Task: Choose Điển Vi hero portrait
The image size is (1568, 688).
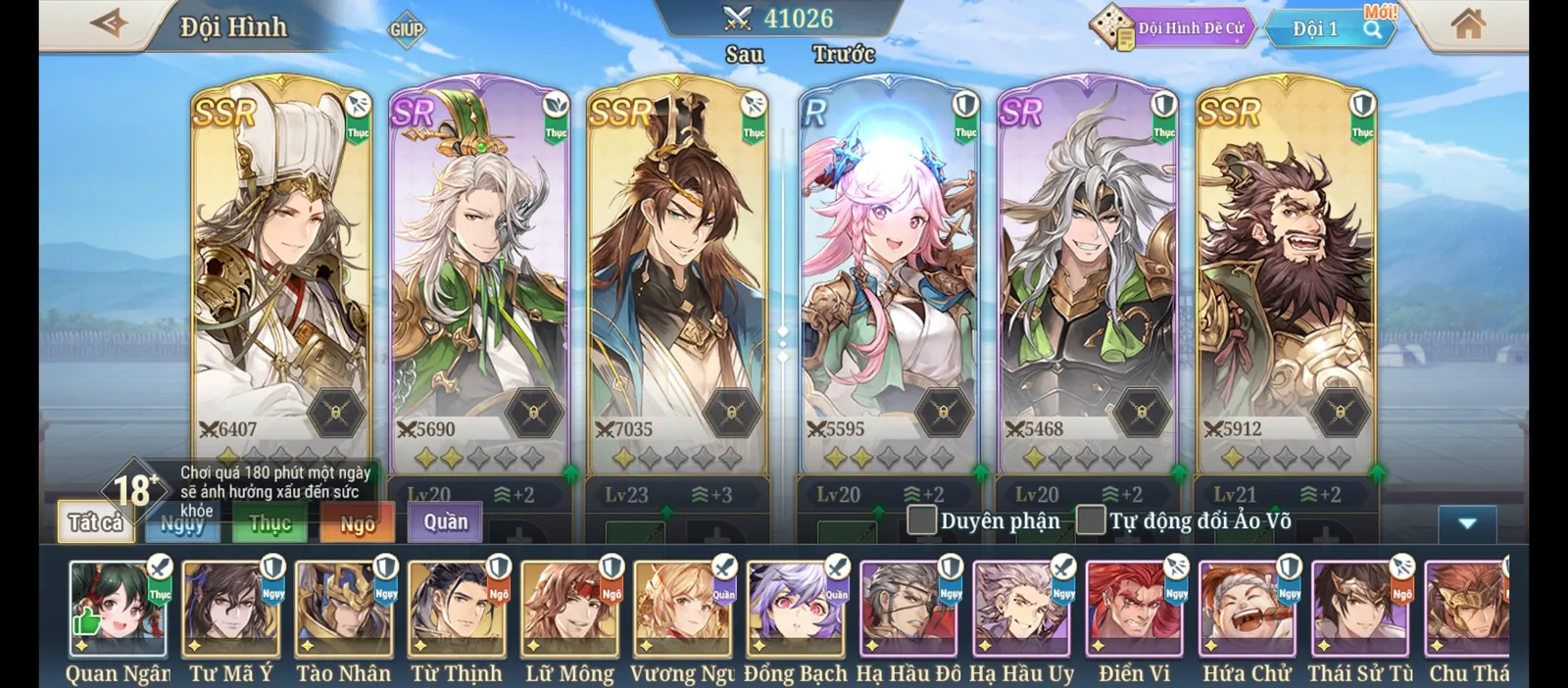Action: point(1134,610)
